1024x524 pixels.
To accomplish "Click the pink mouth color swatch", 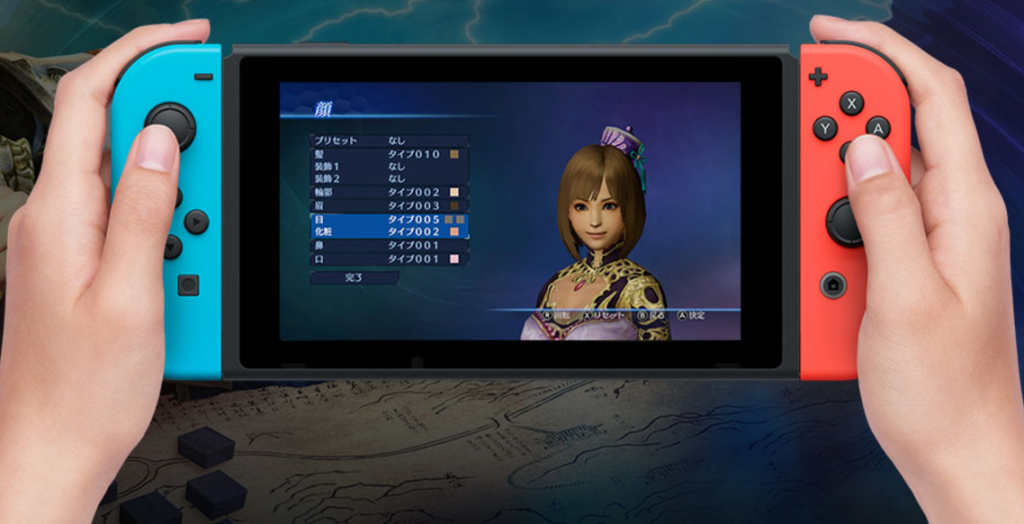I will (x=454, y=259).
